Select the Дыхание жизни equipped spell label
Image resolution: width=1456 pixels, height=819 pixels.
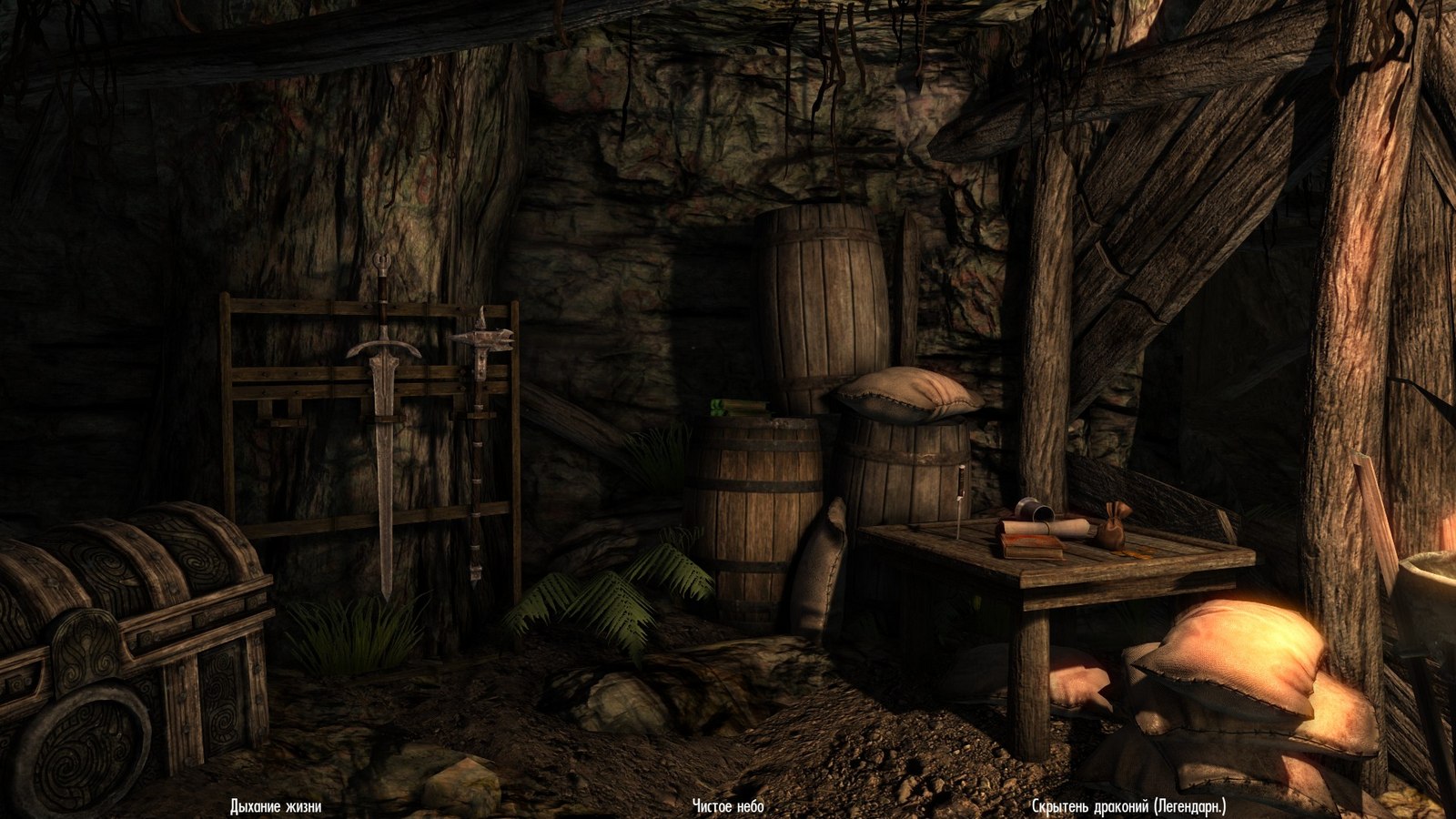[276, 806]
